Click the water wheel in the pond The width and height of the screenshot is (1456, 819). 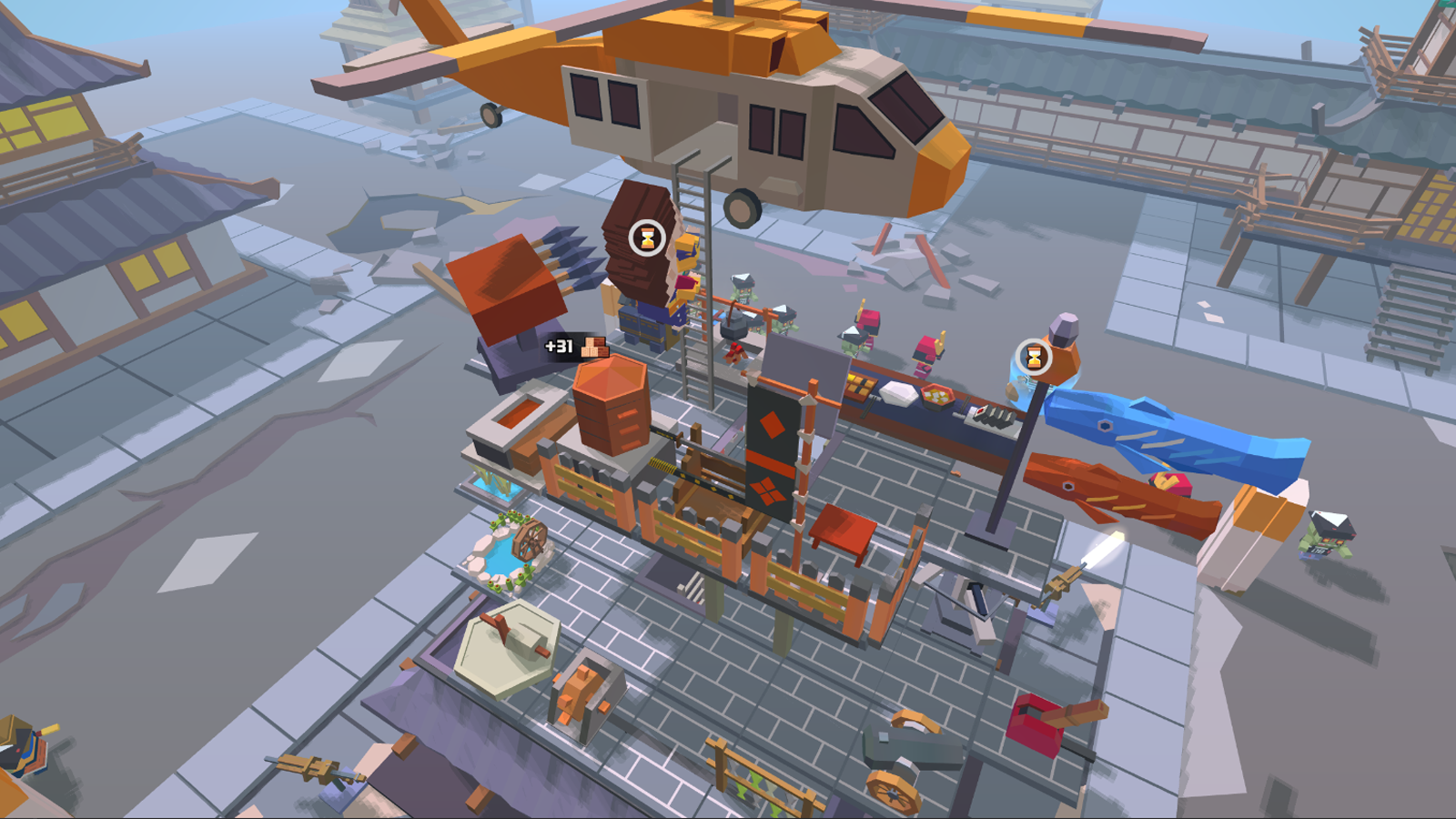[528, 541]
